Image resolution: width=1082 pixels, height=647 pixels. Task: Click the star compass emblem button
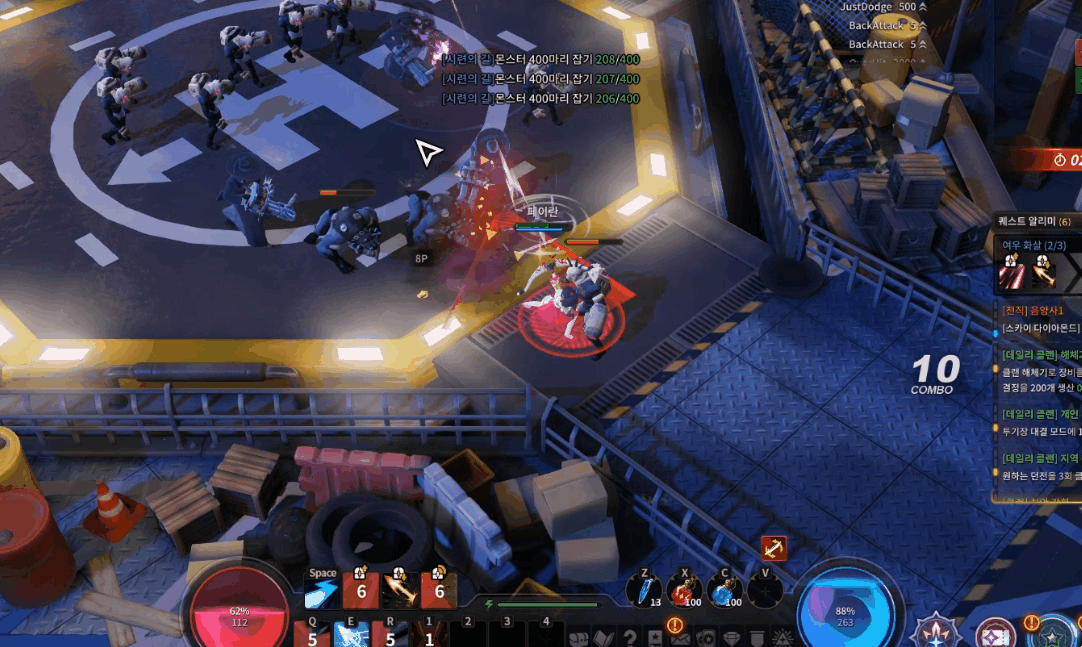937,631
